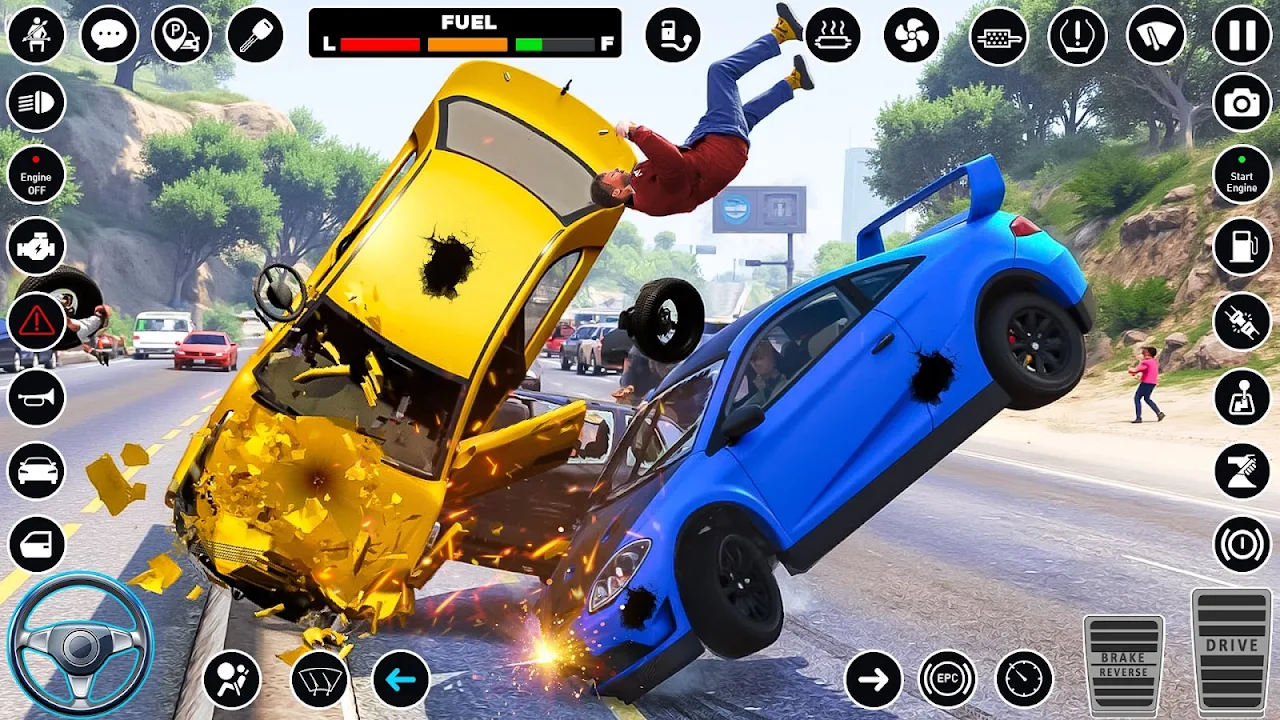The height and width of the screenshot is (720, 1280).
Task: Toggle the headlights icon
Action: 37,102
